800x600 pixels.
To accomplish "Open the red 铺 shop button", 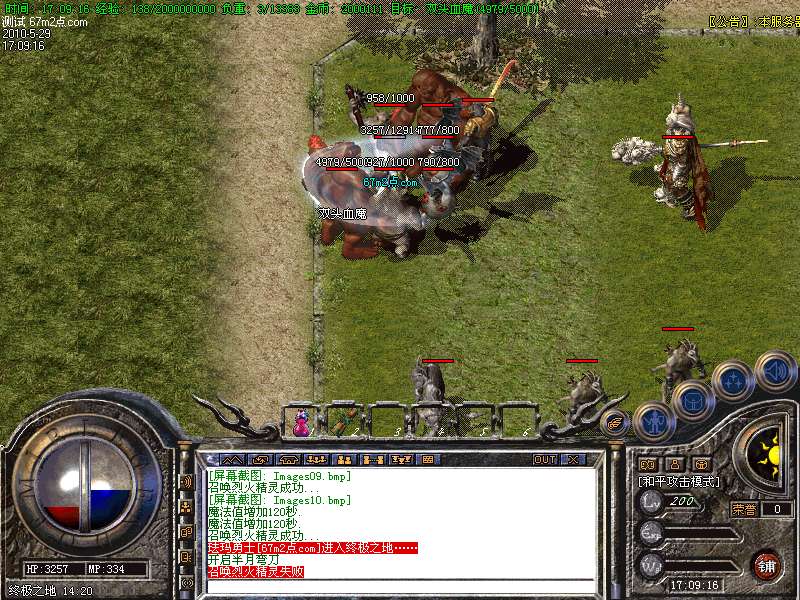I will tap(766, 564).
